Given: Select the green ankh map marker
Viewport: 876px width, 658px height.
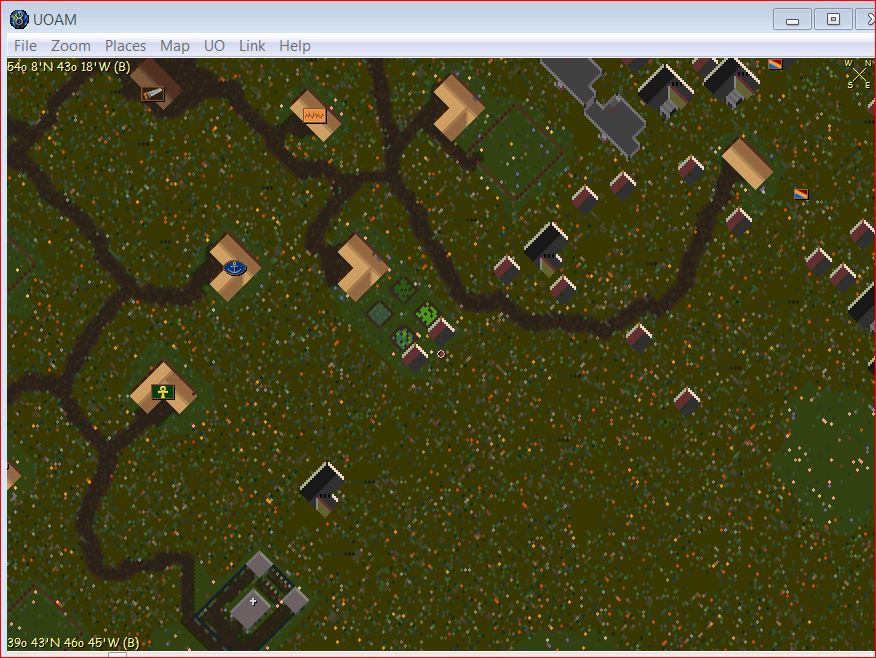Looking at the screenshot, I should point(163,392).
